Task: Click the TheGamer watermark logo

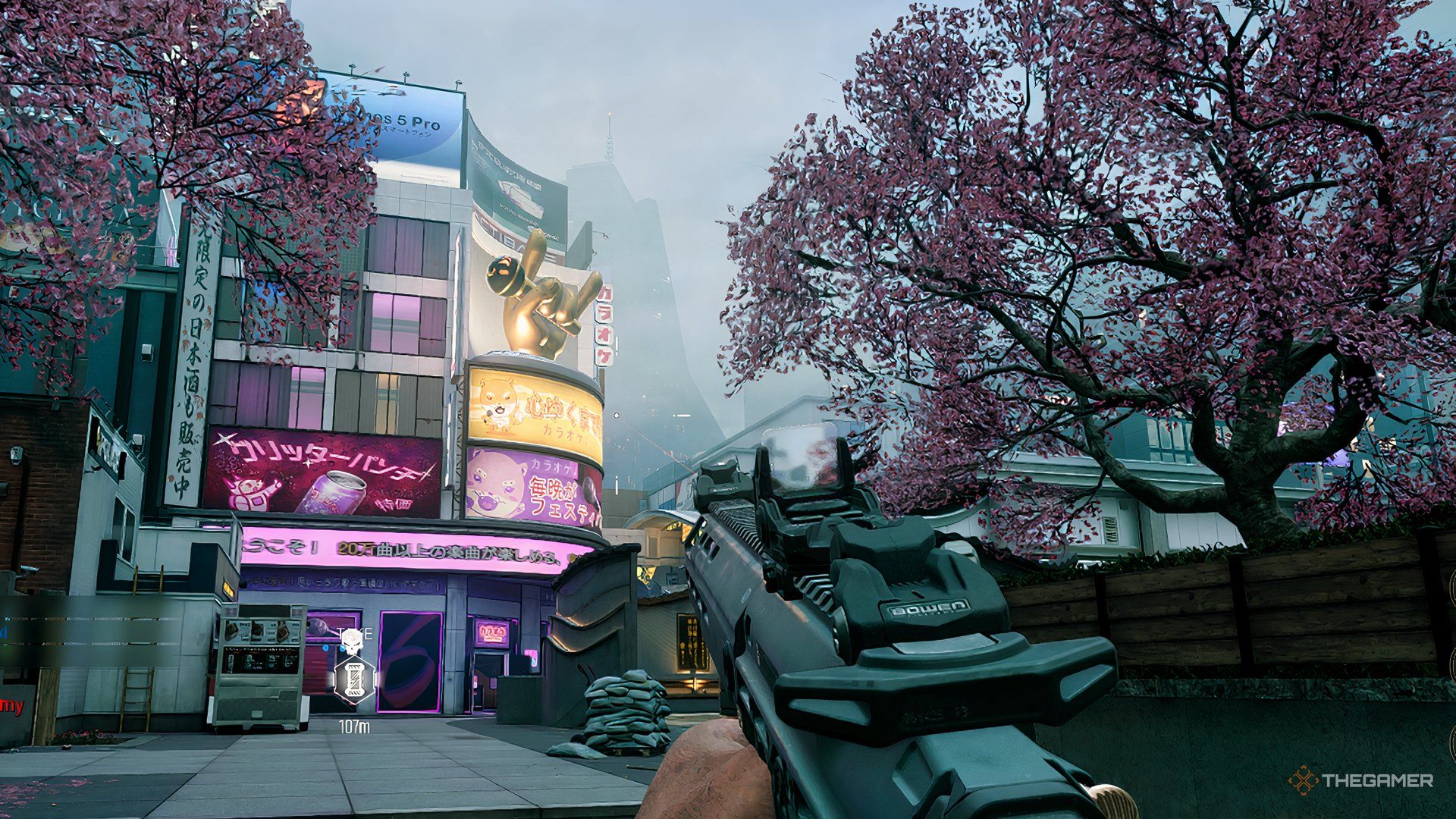Action: pos(1360,780)
